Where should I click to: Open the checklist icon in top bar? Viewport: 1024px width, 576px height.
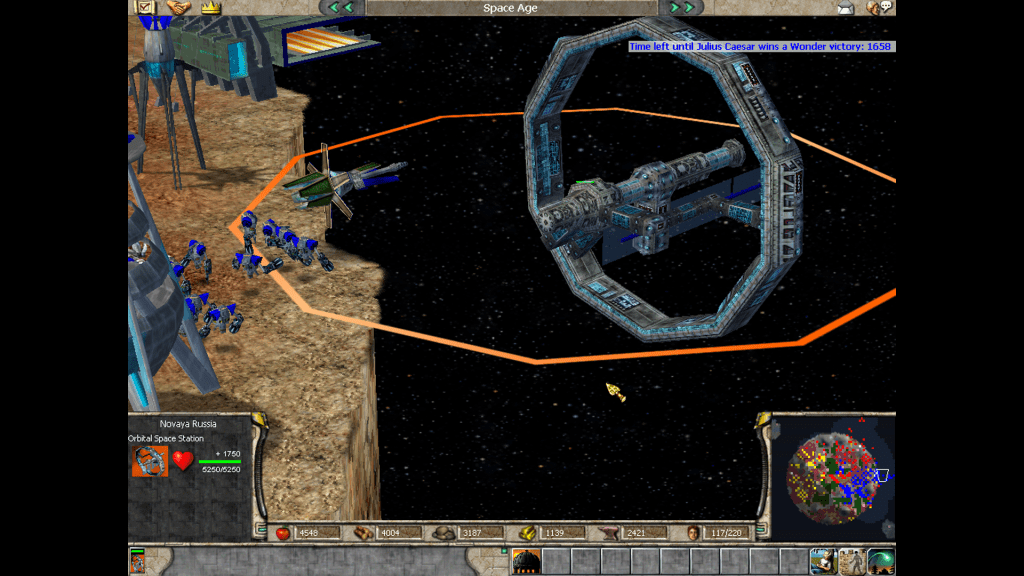click(x=144, y=7)
